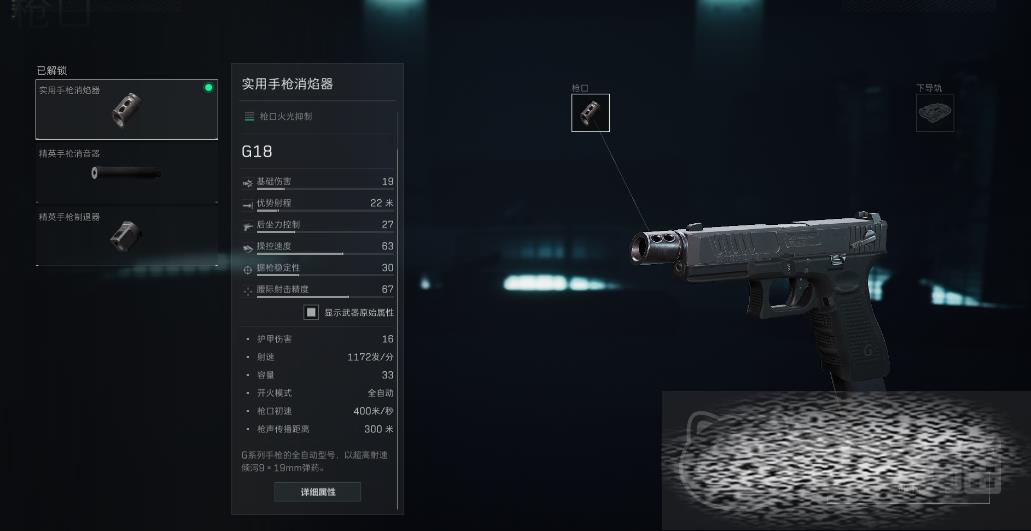1031x531 pixels.
Task: Pick the 精英手枪制退器 attachment
Action: pyautogui.click(x=126, y=236)
